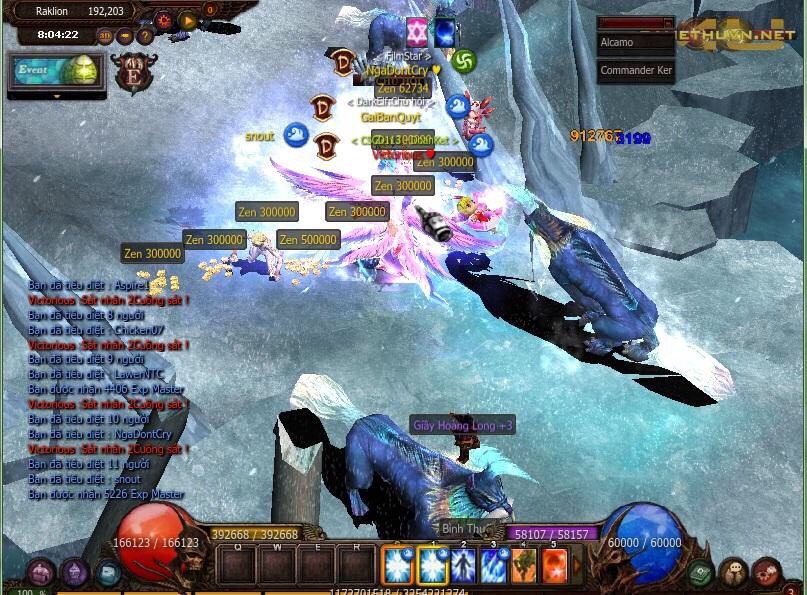Screen dimensions: 807x595
Task: Open the red round menu icon
Action: 767,573
